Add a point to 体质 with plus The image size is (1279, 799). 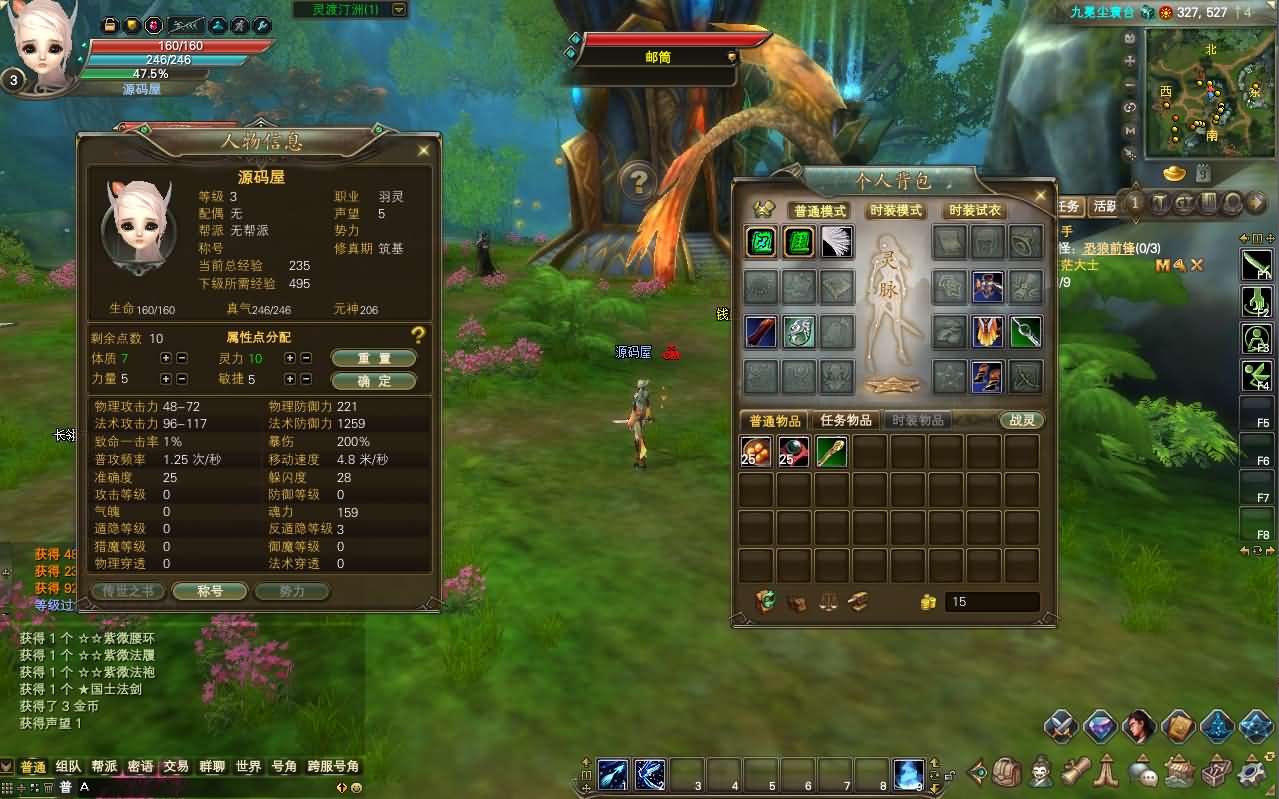166,358
